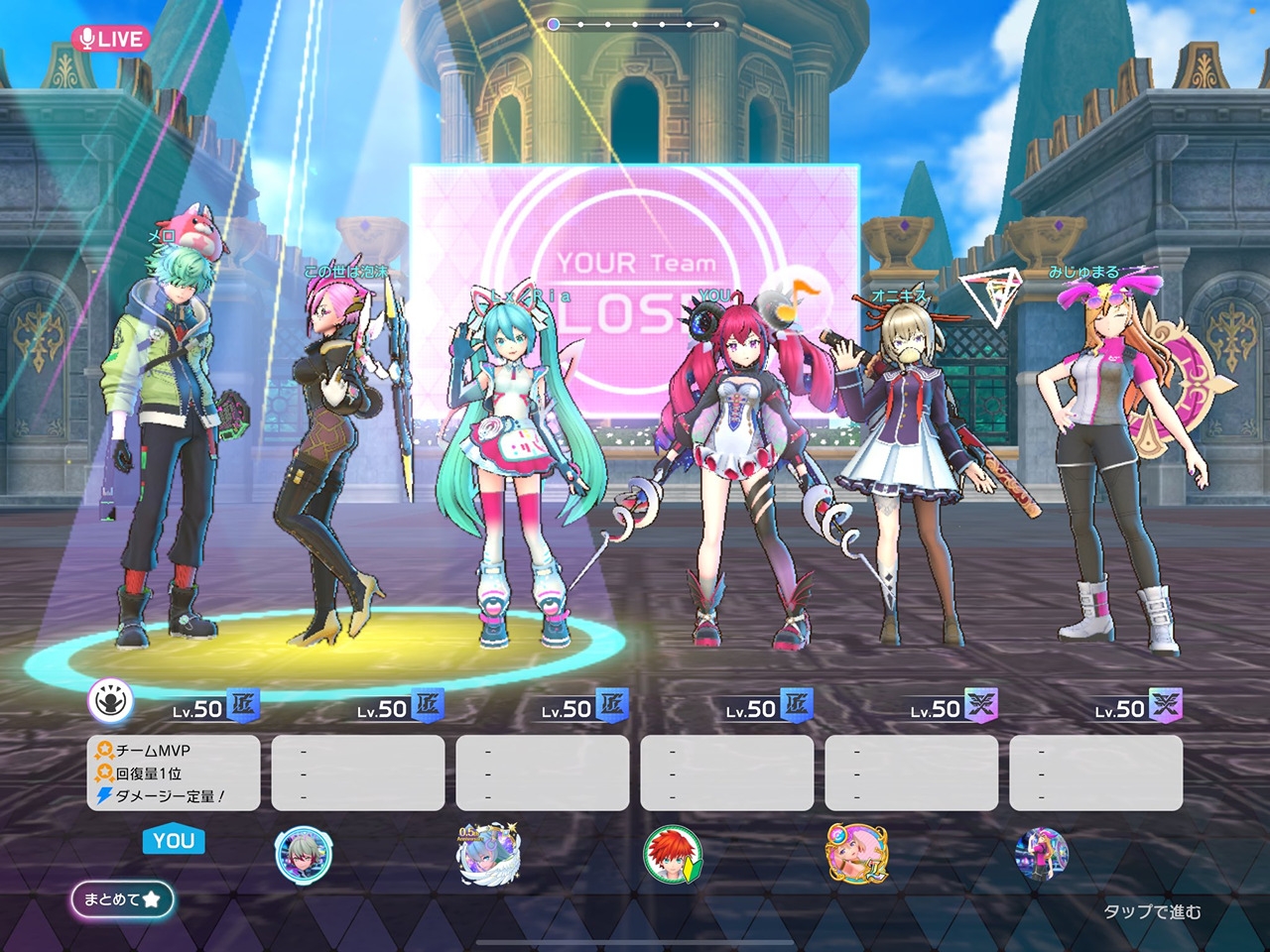Click the round eye icon above the MVP panel

tap(111, 702)
